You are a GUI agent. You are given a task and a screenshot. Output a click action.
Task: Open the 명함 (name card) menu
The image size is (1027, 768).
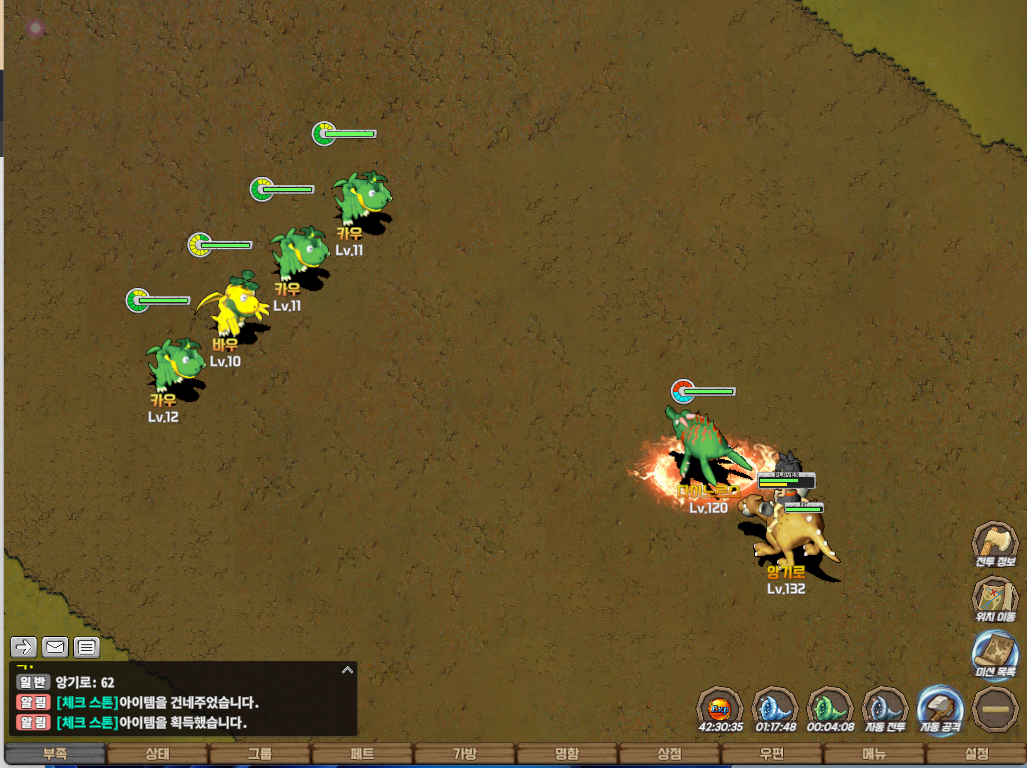pos(567,754)
